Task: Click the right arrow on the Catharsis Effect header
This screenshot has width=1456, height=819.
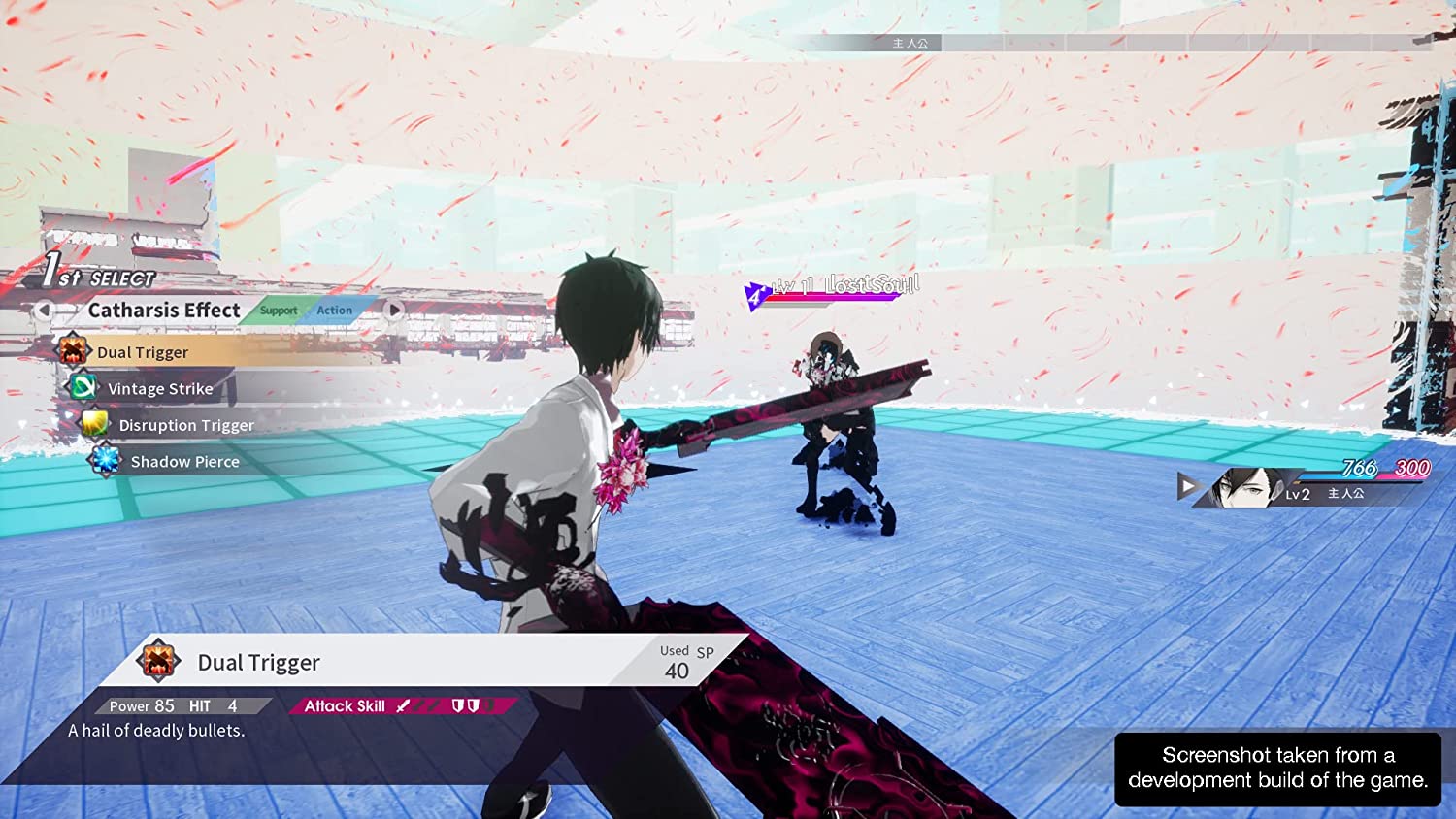Action: click(x=394, y=309)
